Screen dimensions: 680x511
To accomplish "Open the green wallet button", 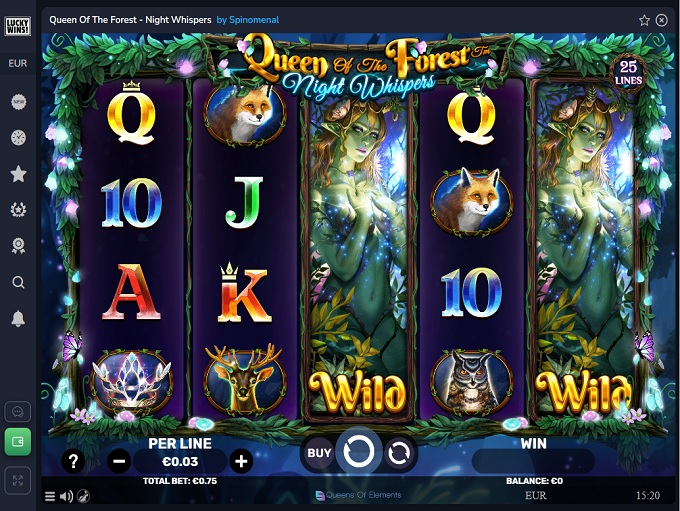I will (18, 441).
